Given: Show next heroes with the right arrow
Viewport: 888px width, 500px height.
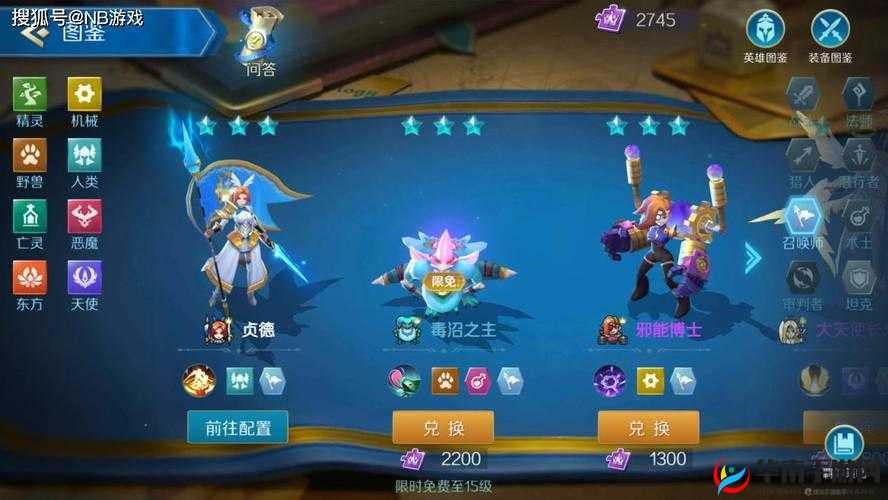Looking at the screenshot, I should 753,257.
